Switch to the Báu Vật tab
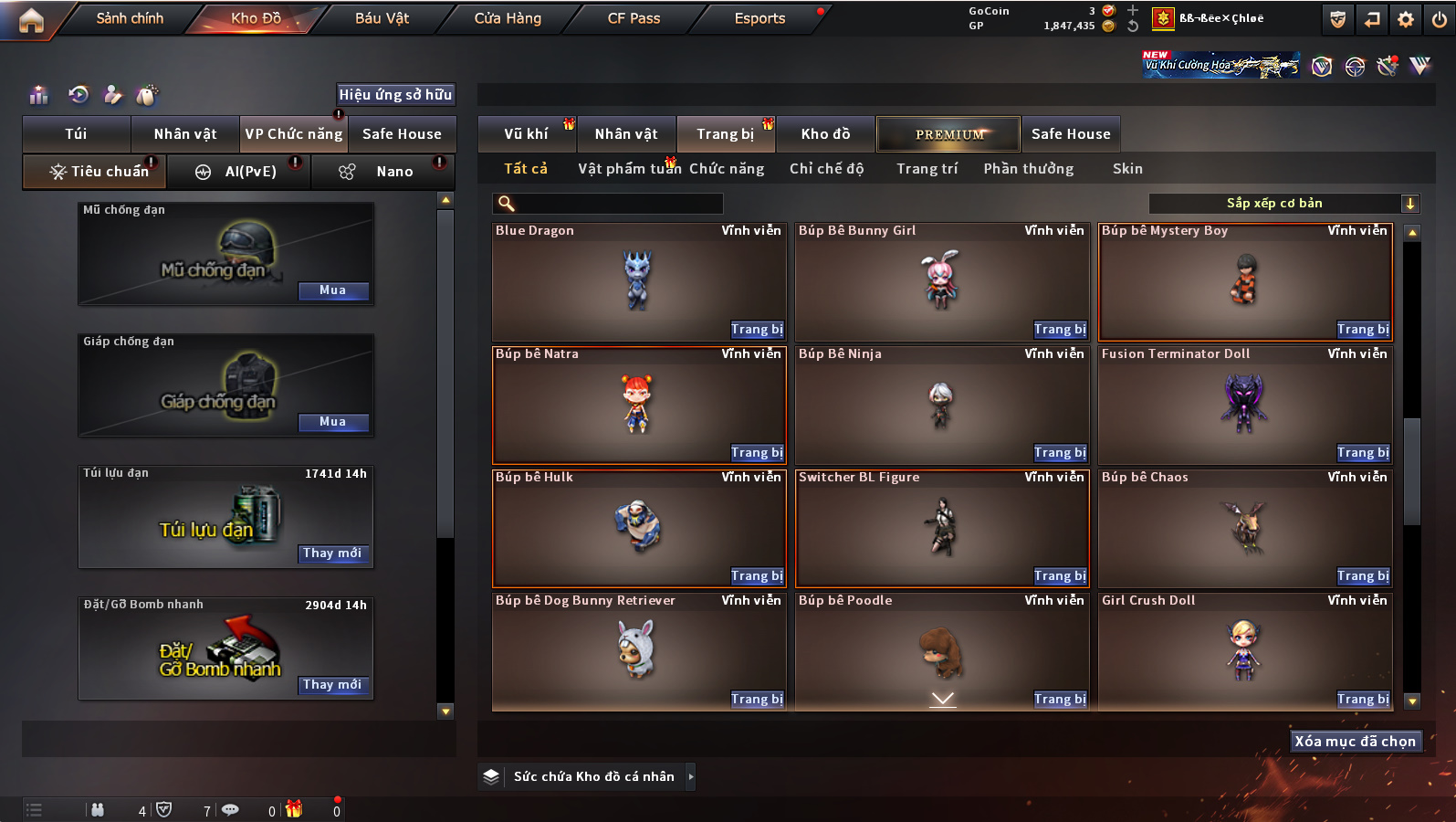This screenshot has height=822, width=1456. point(382,18)
